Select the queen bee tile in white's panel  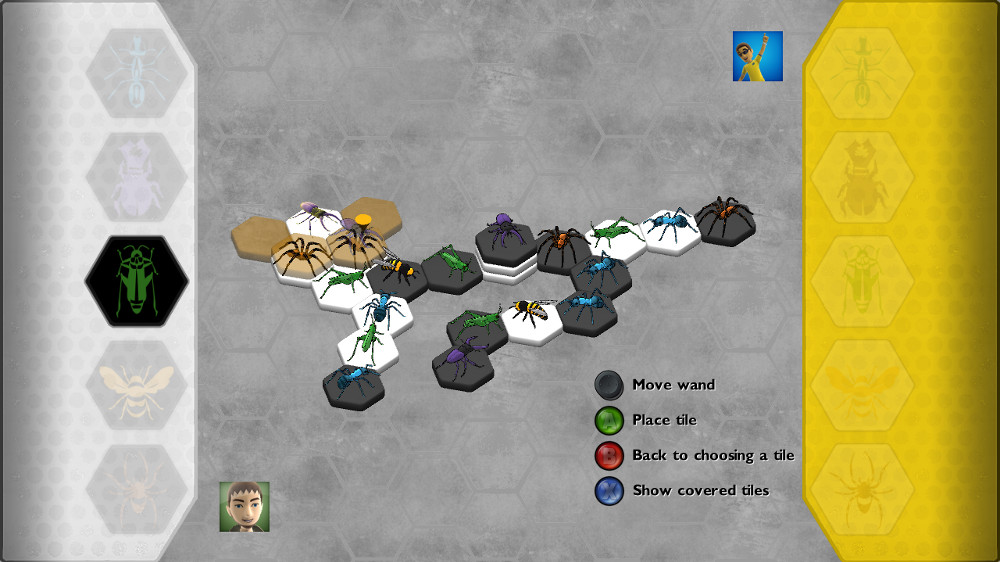point(137,385)
